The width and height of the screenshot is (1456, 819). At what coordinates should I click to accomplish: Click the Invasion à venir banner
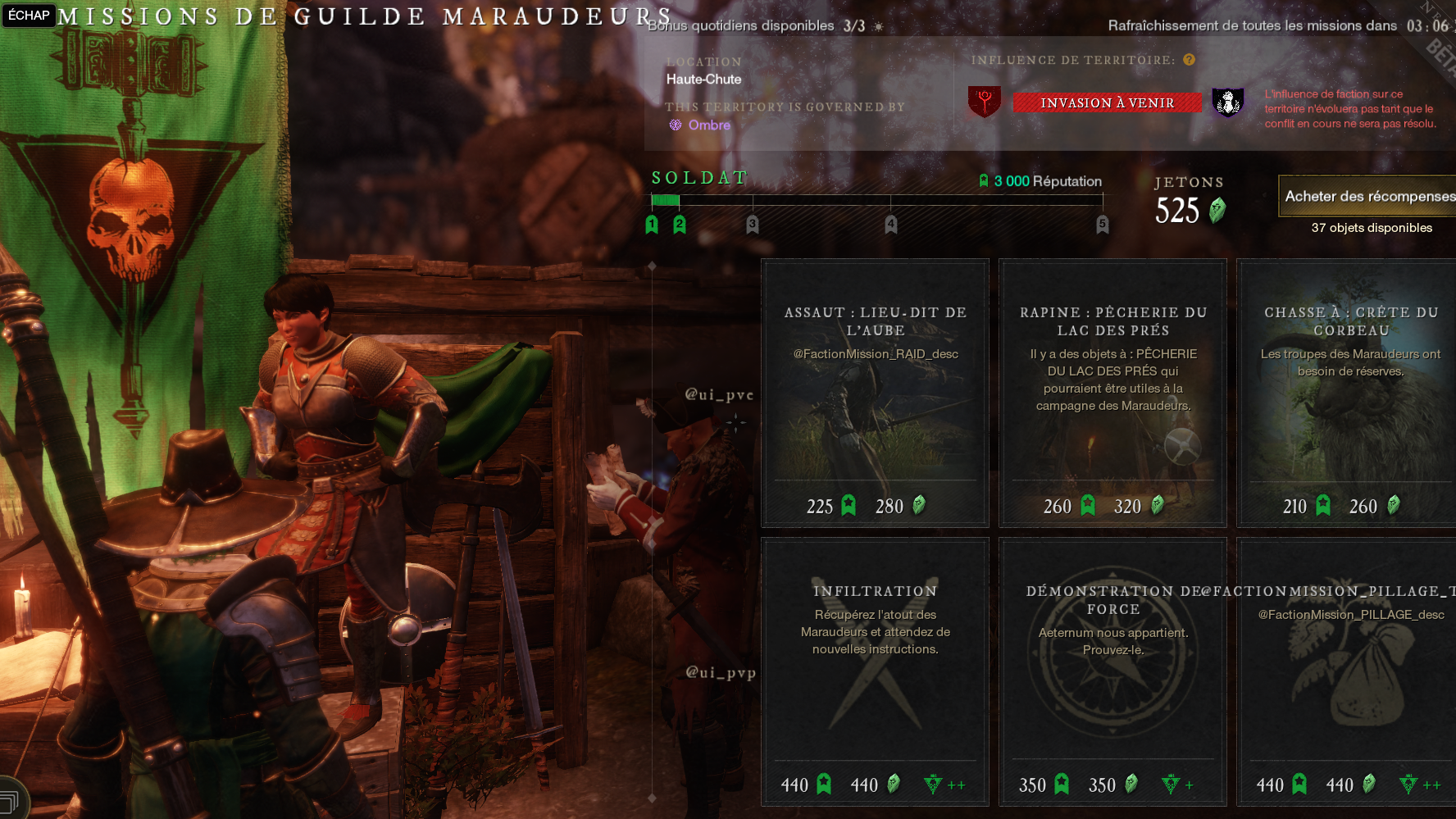coord(1107,102)
